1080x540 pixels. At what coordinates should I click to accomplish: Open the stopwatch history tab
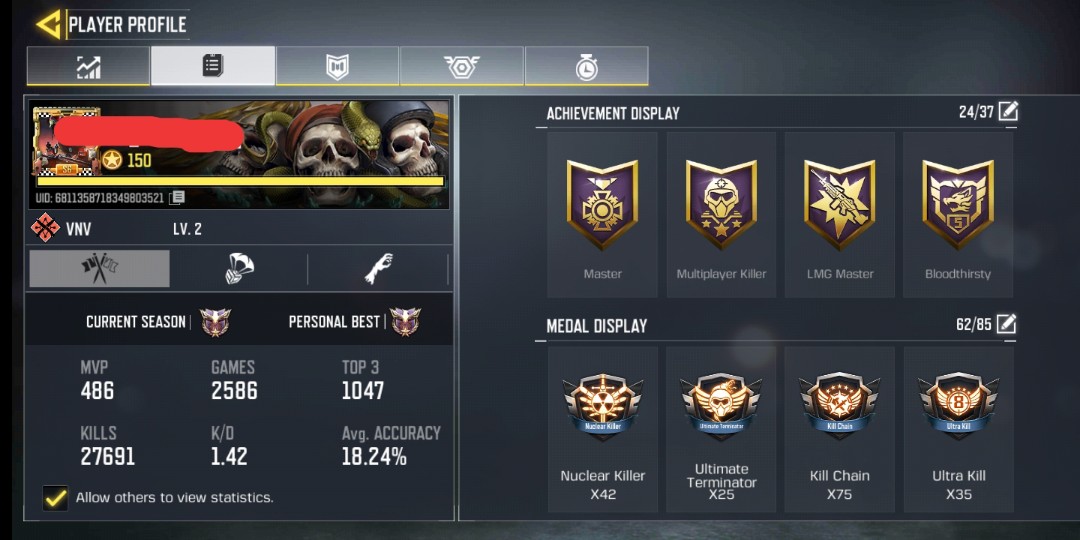click(x=586, y=67)
